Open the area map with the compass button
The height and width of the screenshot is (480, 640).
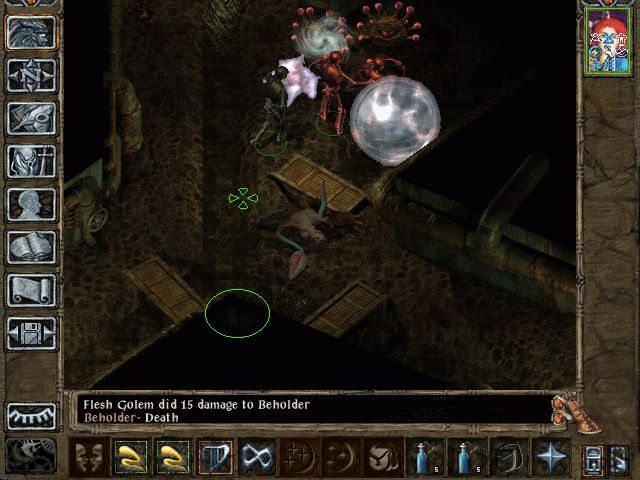coord(31,75)
